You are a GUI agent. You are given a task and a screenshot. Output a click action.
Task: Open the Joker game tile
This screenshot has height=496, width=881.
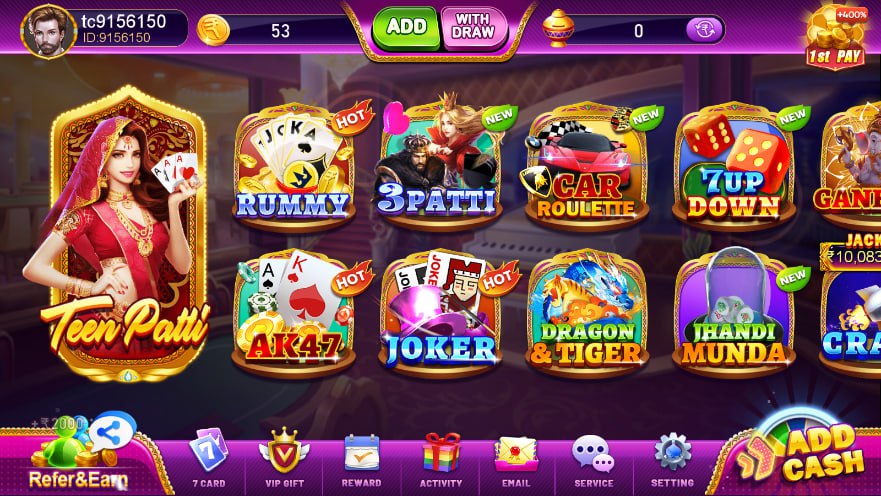coord(440,311)
